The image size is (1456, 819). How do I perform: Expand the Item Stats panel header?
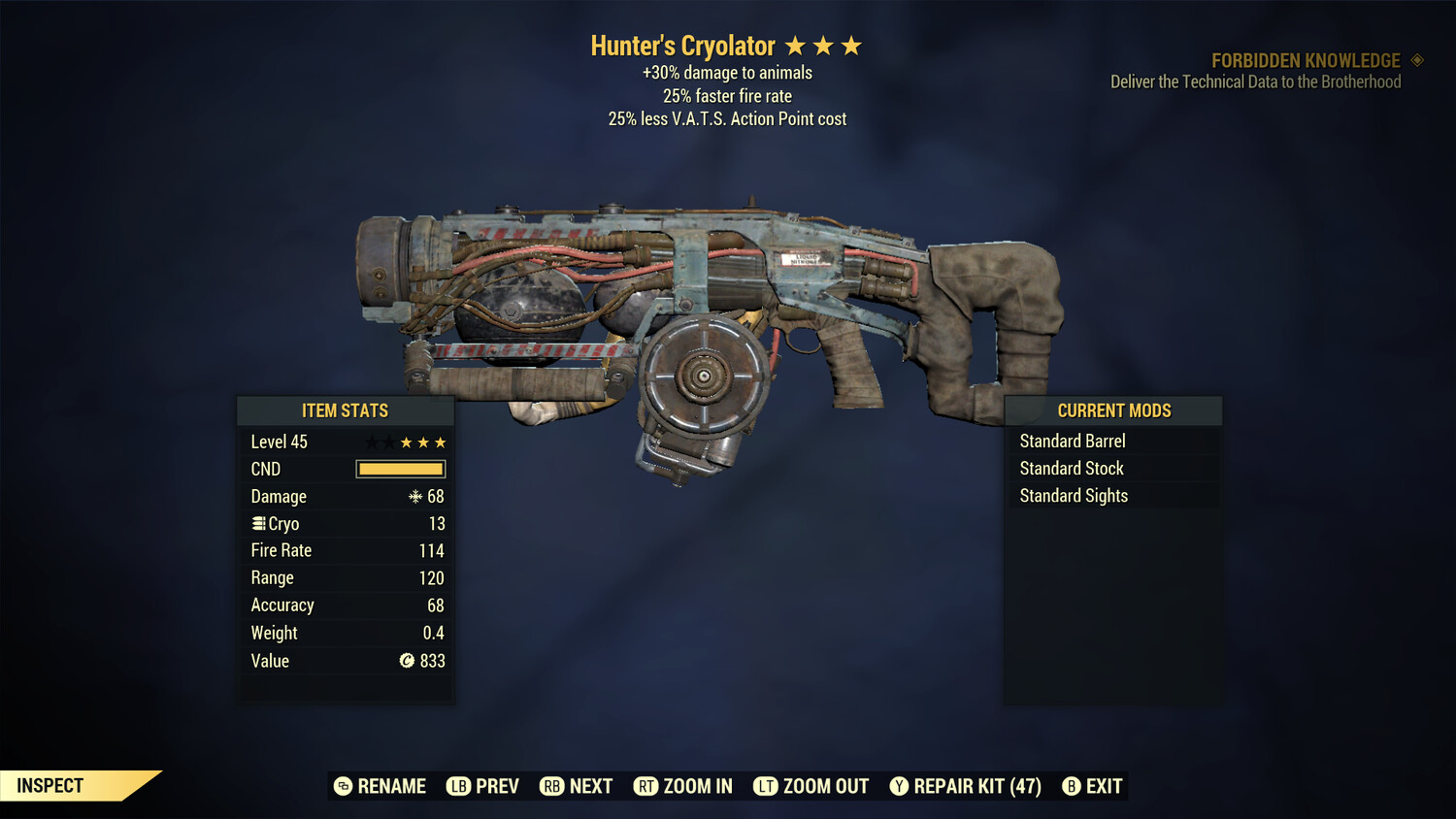[x=346, y=410]
